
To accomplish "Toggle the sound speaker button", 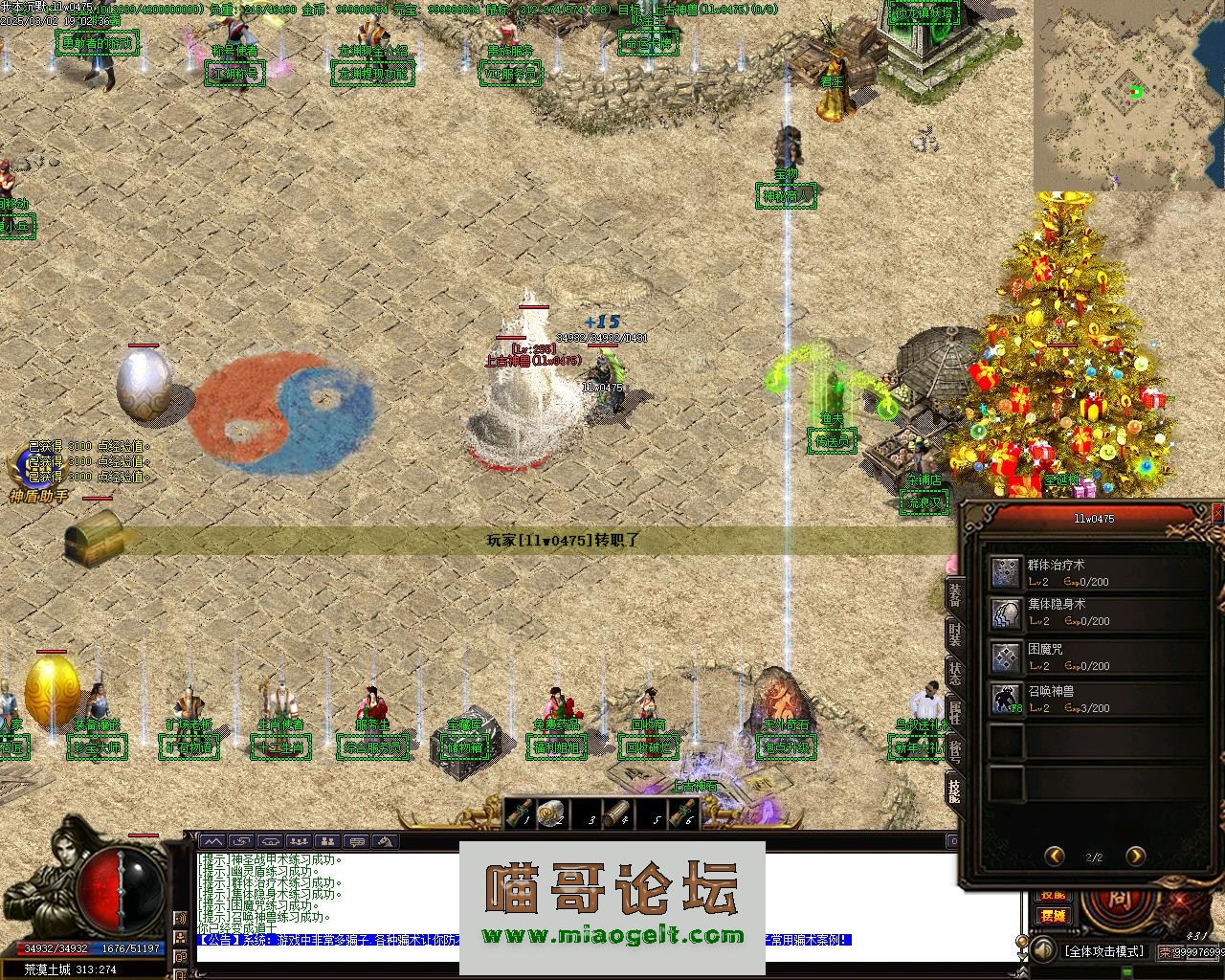I will point(1042,951).
